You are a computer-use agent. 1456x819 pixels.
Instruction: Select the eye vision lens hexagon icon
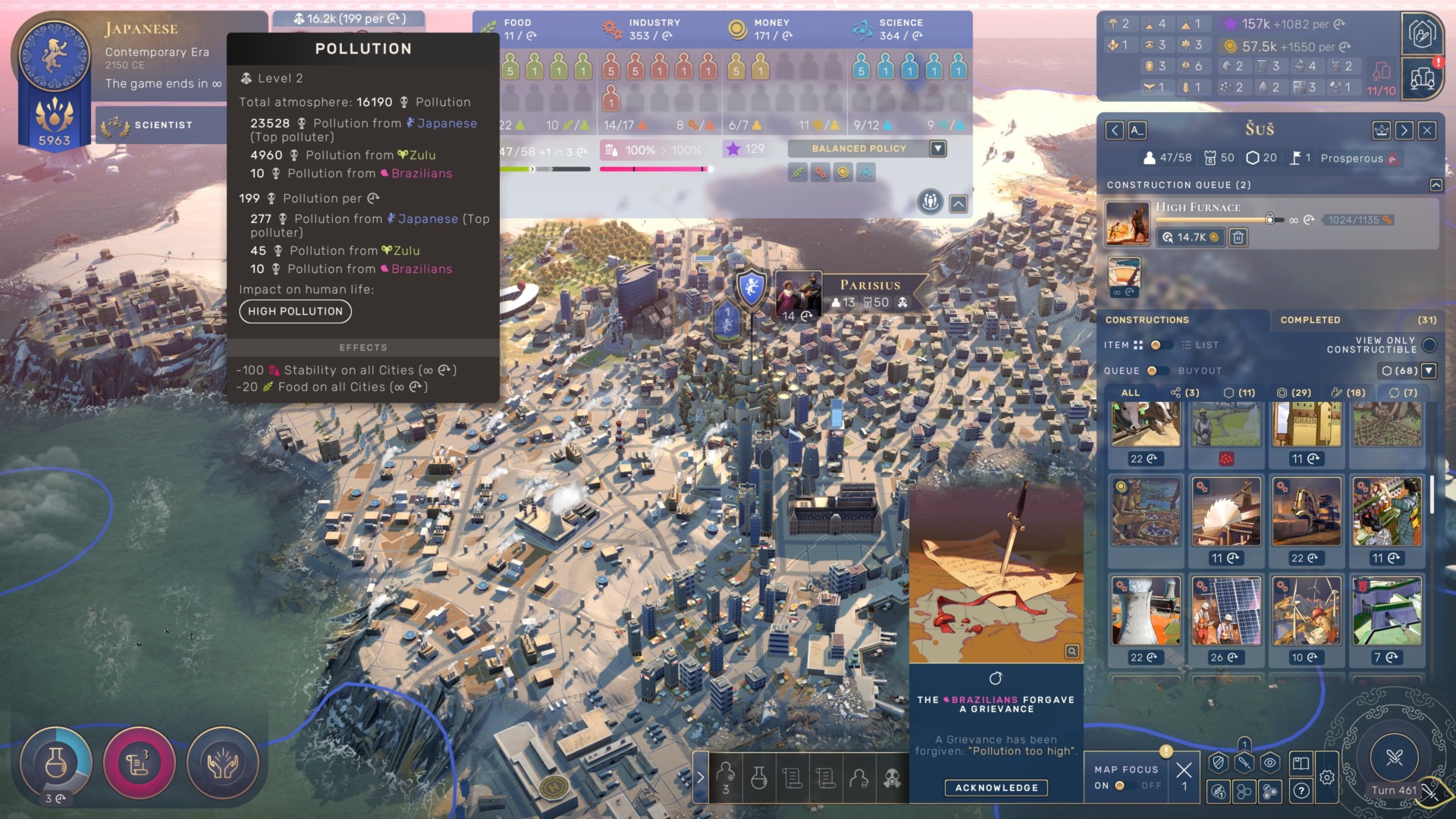pos(1269,761)
